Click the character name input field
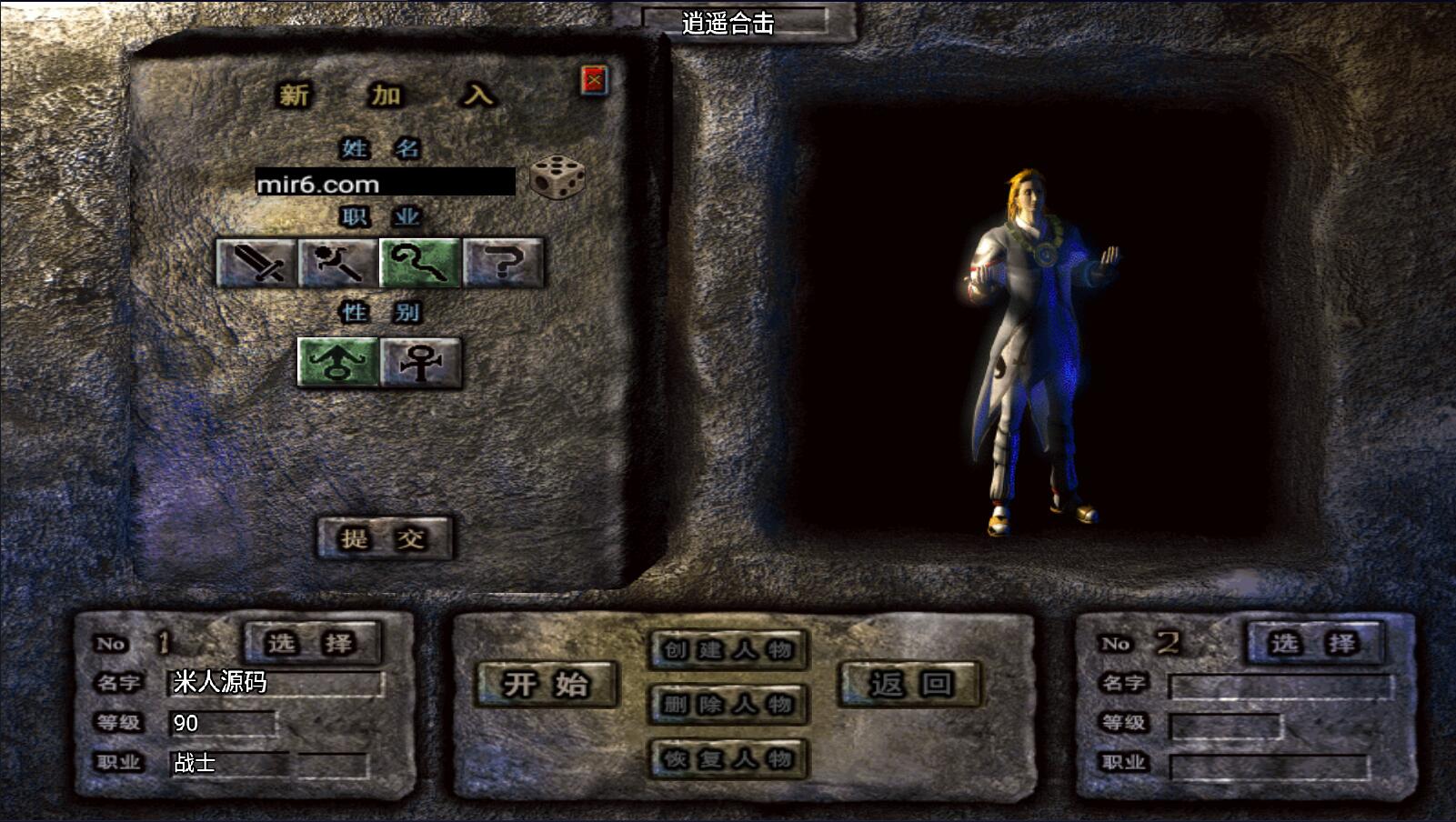Viewport: 1456px width, 822px height. click(385, 182)
